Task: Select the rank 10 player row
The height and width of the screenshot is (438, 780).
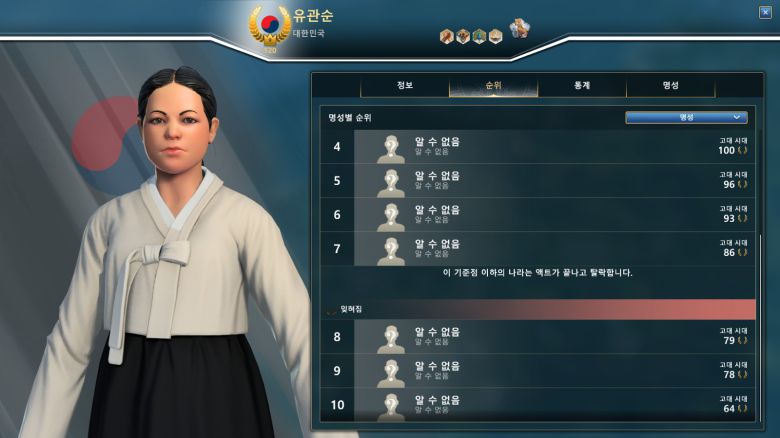Action: (540, 405)
